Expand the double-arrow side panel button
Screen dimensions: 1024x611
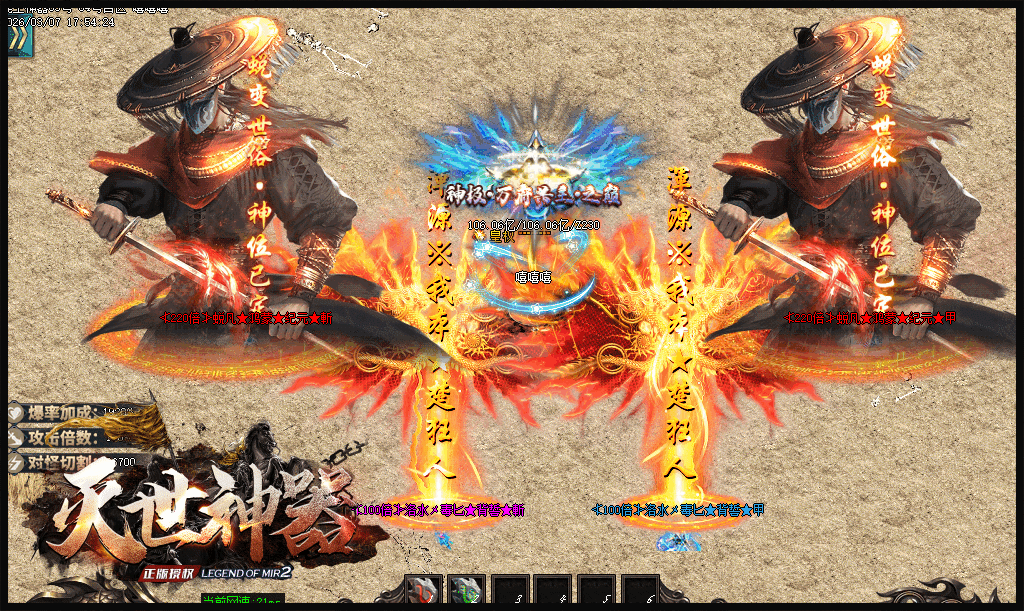pyautogui.click(x=19, y=39)
